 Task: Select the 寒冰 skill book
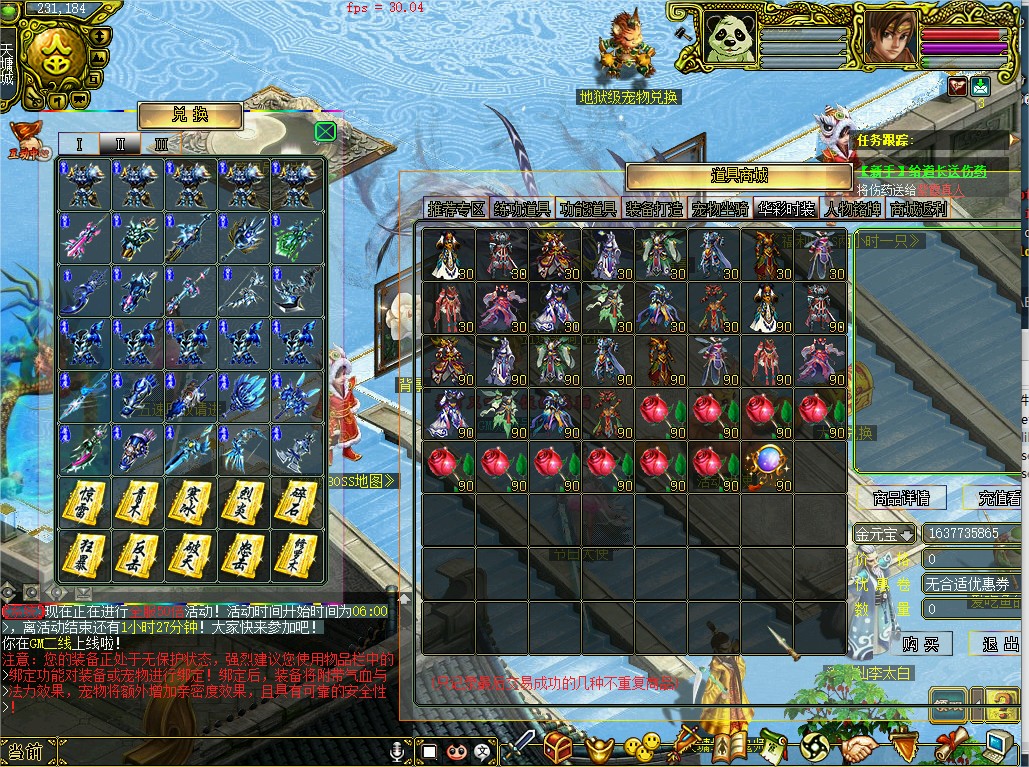(191, 504)
